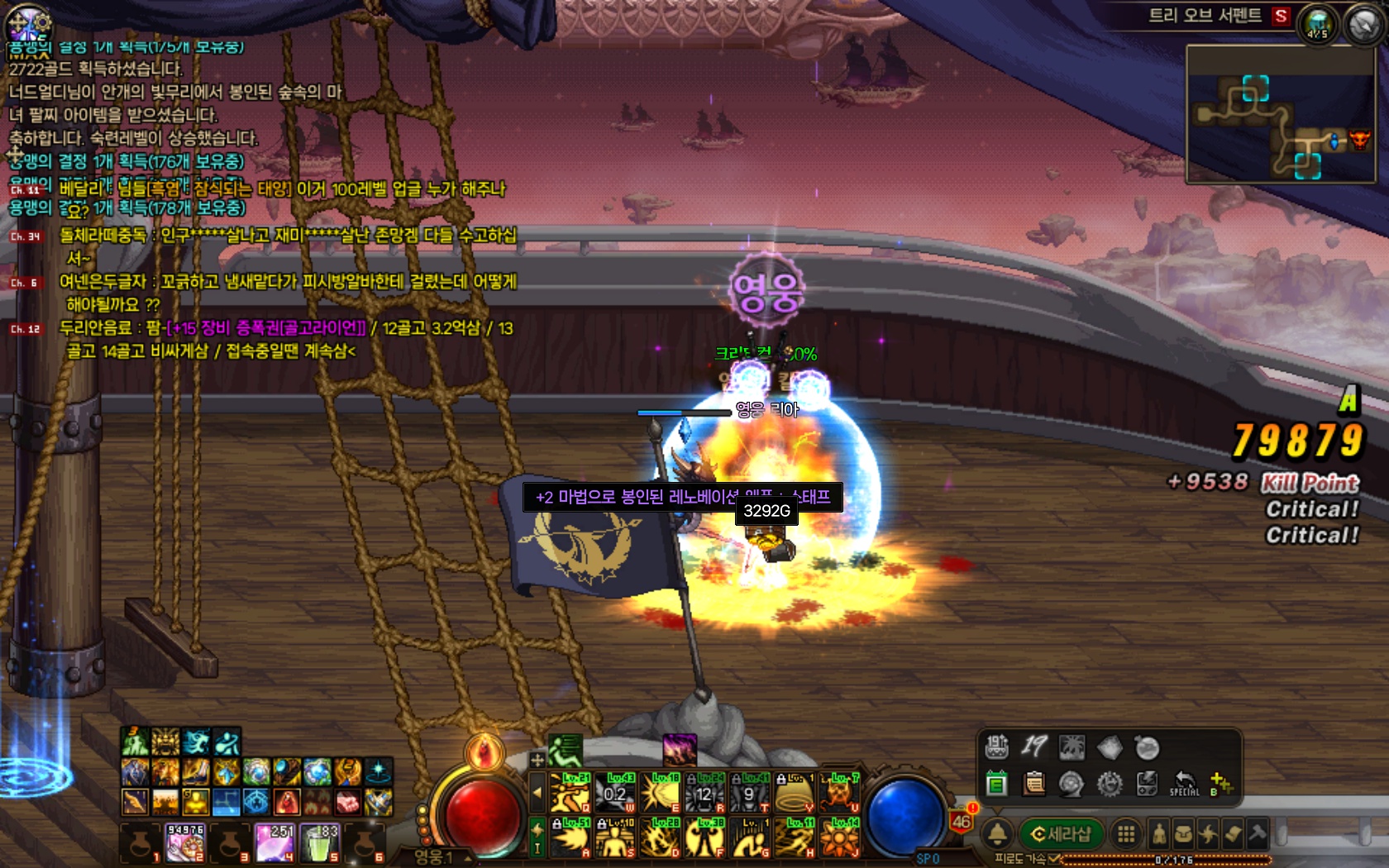1389x868 pixels.
Task: Click the red hooded figure buff icon
Action: pos(287,801)
